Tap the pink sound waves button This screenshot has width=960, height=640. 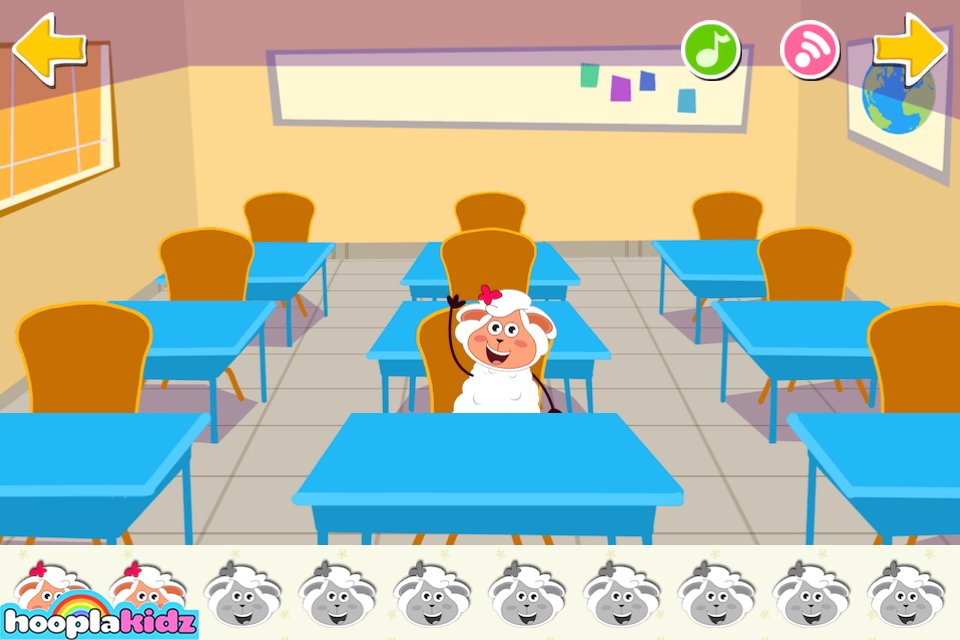(x=809, y=49)
